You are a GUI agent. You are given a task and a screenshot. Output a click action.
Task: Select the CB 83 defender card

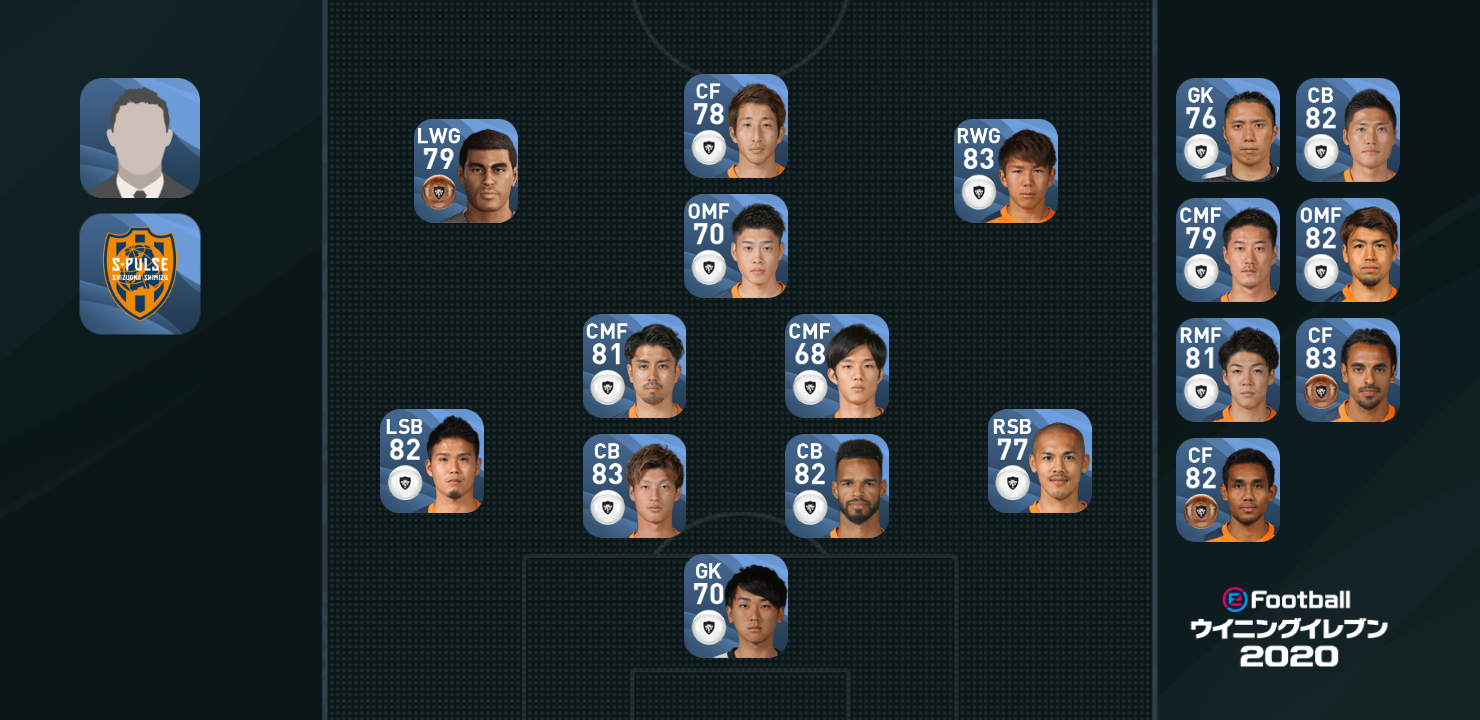click(x=635, y=486)
